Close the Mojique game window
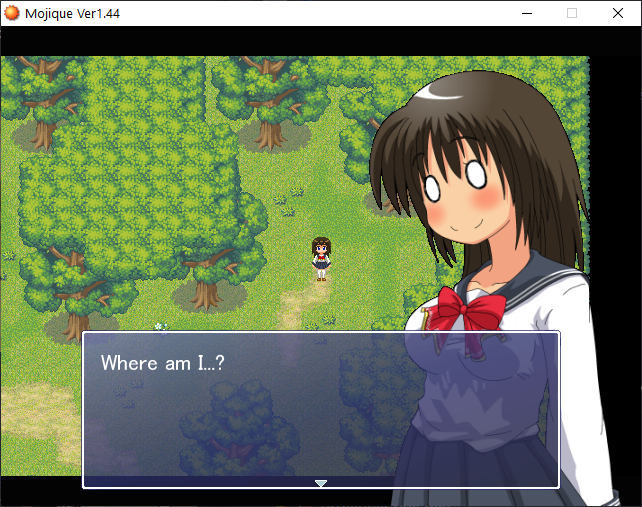The image size is (642, 507). [618, 13]
